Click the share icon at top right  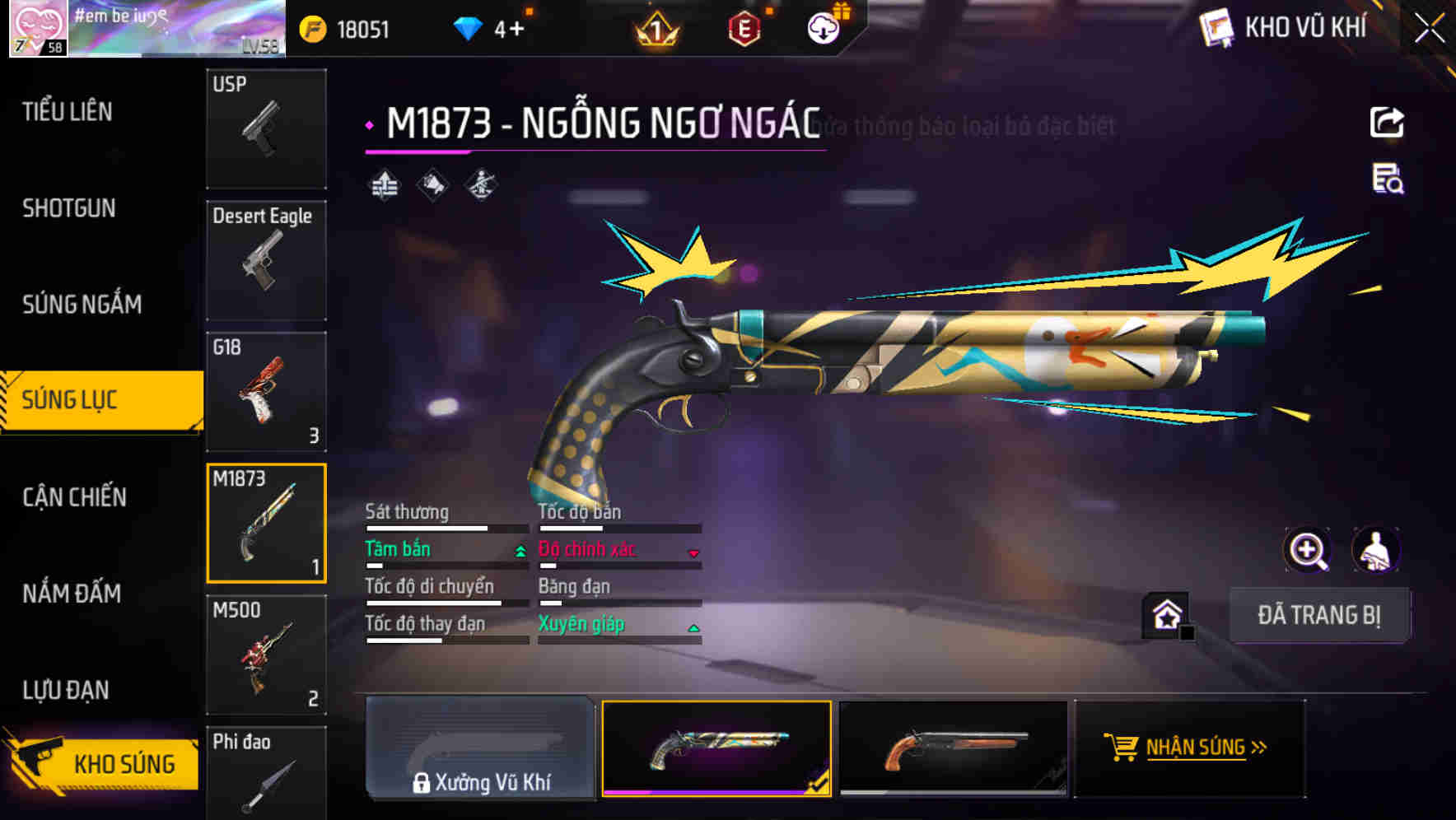tap(1388, 122)
